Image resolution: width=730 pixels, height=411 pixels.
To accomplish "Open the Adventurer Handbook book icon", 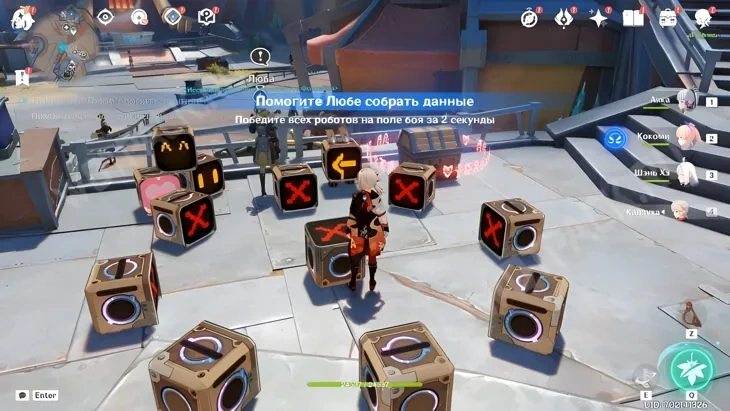I will tap(633, 18).
